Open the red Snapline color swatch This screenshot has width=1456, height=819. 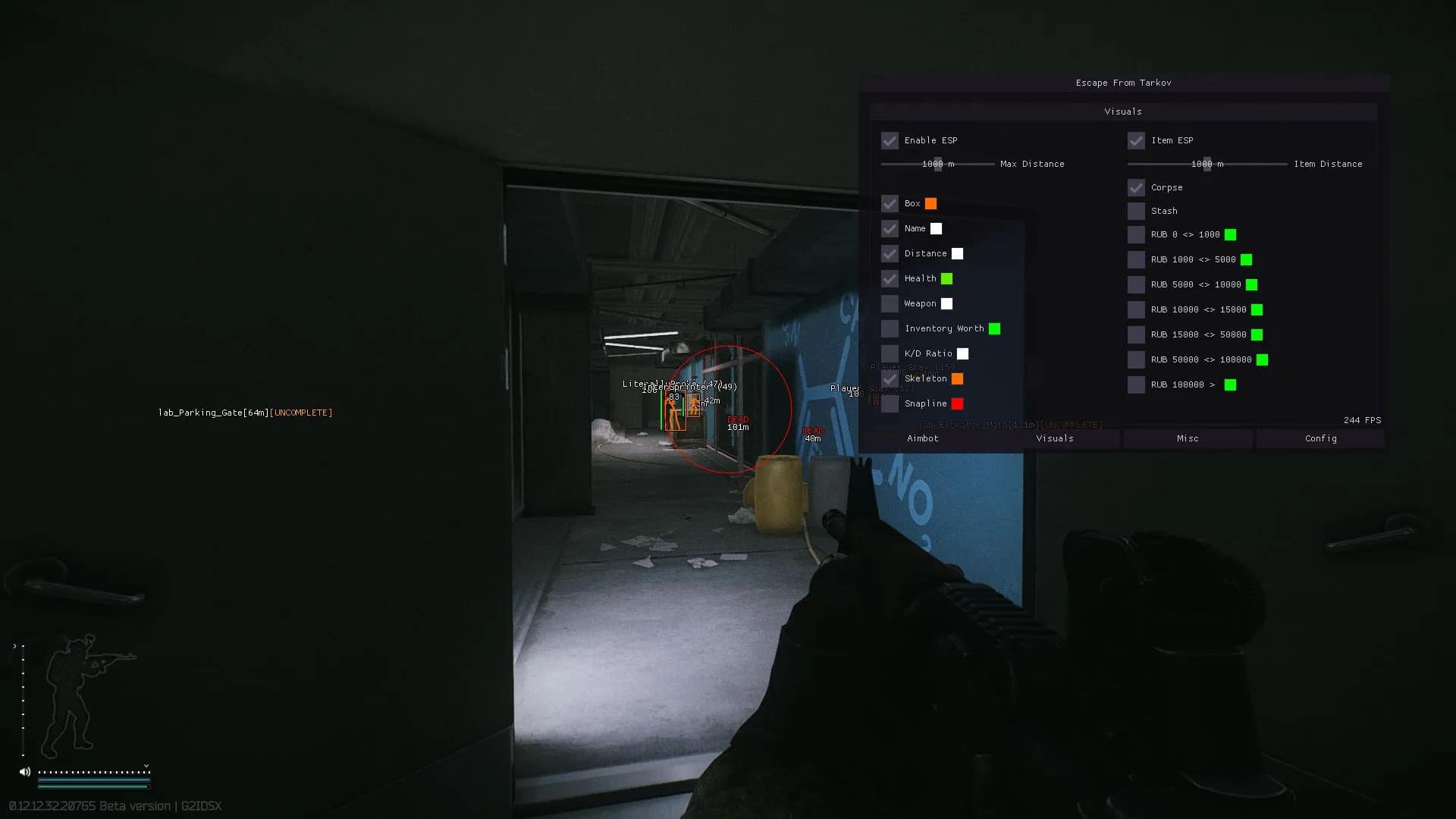(x=958, y=404)
